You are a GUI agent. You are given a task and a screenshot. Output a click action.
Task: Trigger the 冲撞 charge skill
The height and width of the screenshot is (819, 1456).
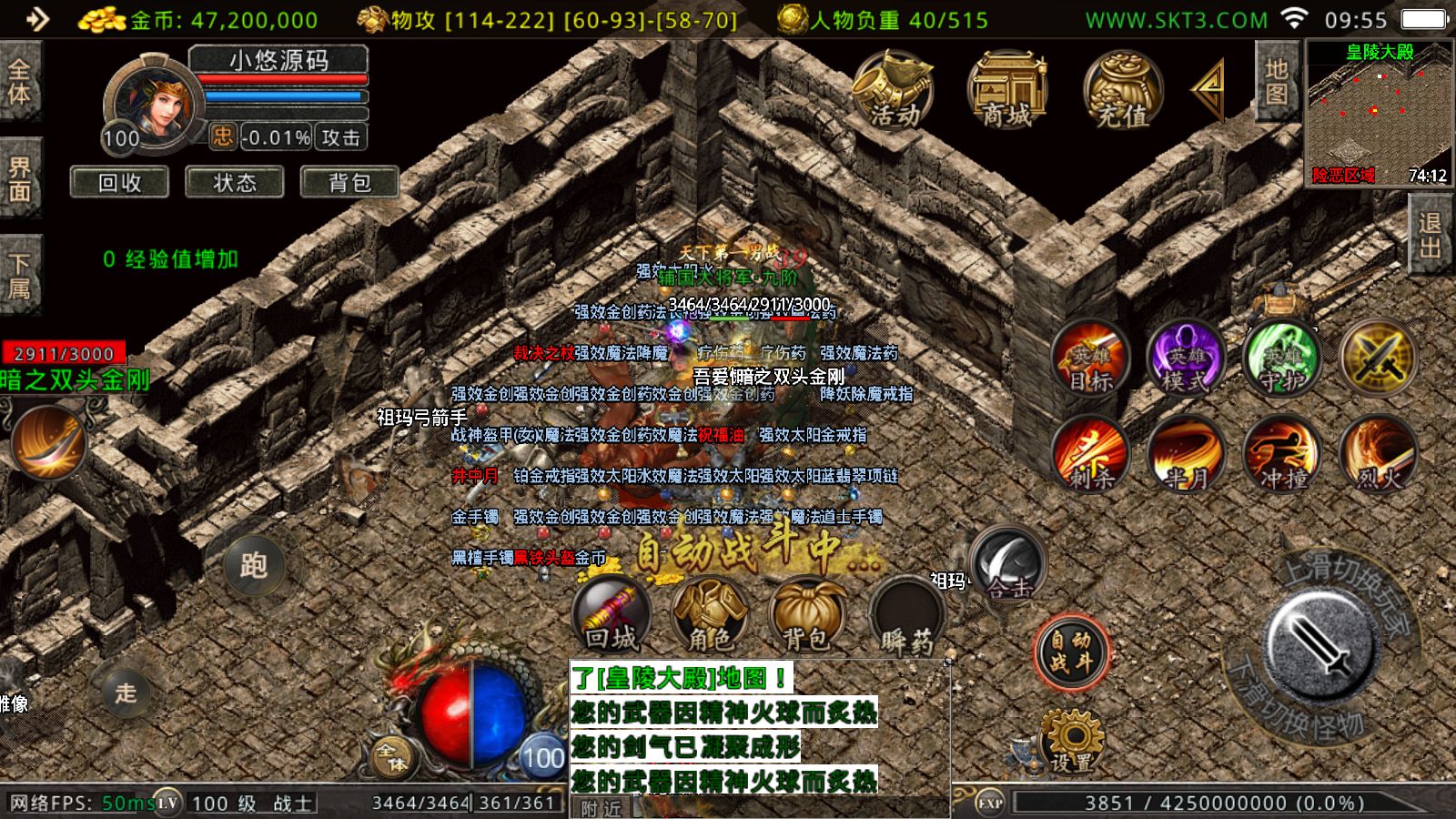tap(1283, 455)
